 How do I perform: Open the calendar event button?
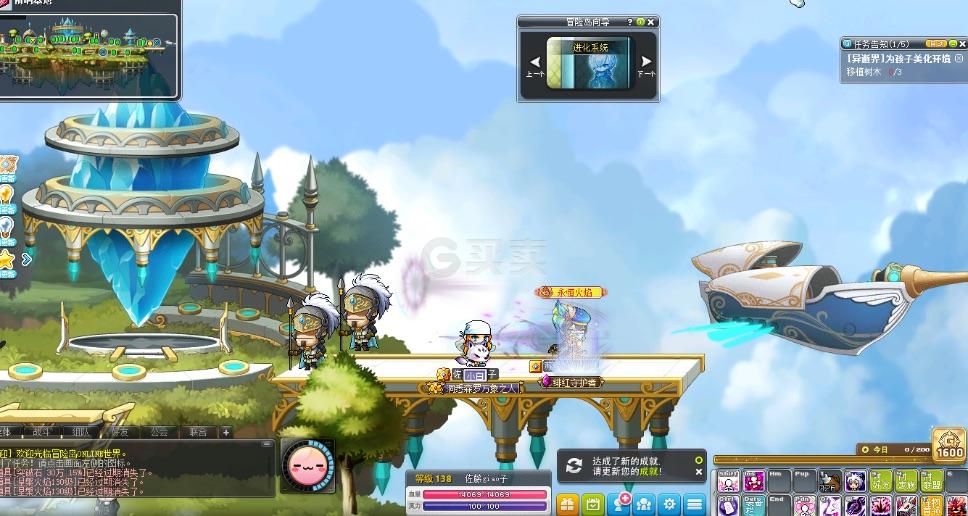(593, 504)
